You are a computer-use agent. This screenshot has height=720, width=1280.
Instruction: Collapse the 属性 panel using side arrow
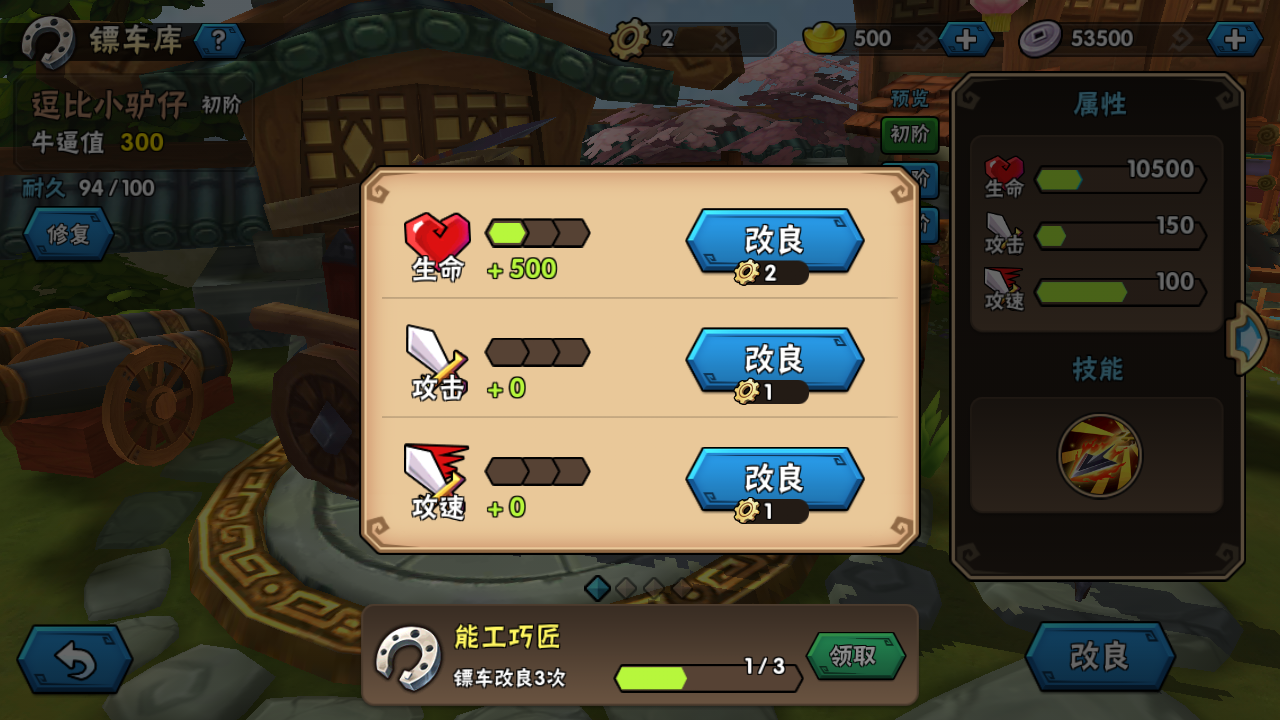1247,339
